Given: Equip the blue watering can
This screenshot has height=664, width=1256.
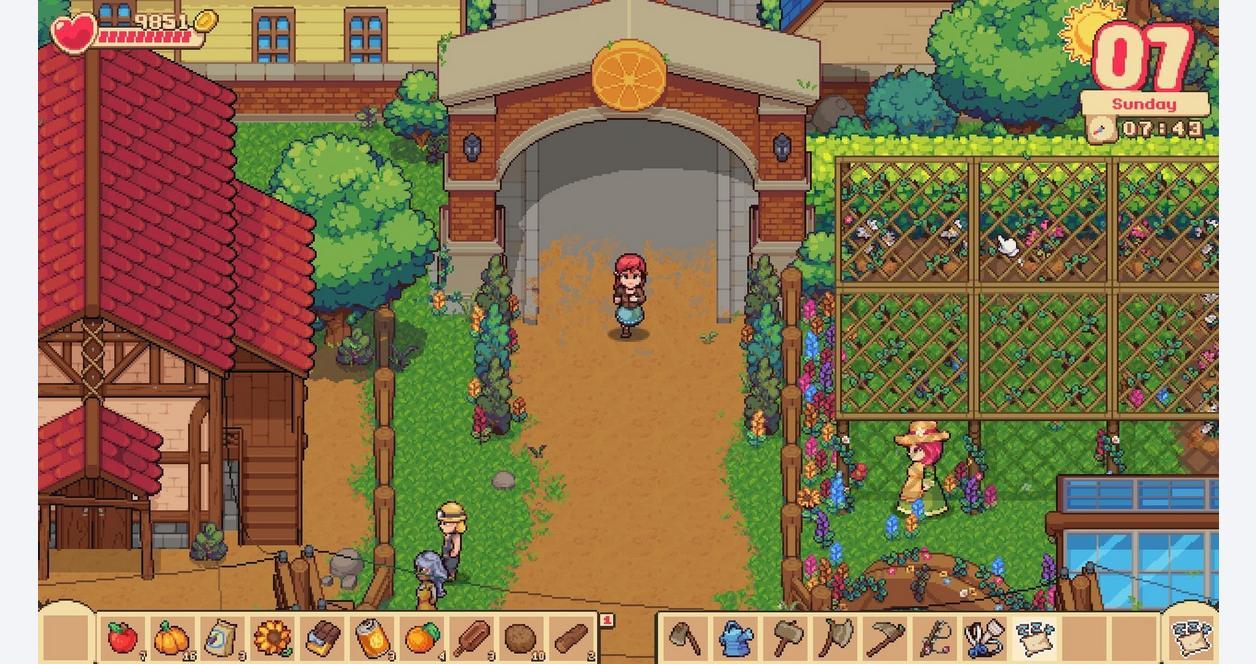Looking at the screenshot, I should 735,637.
